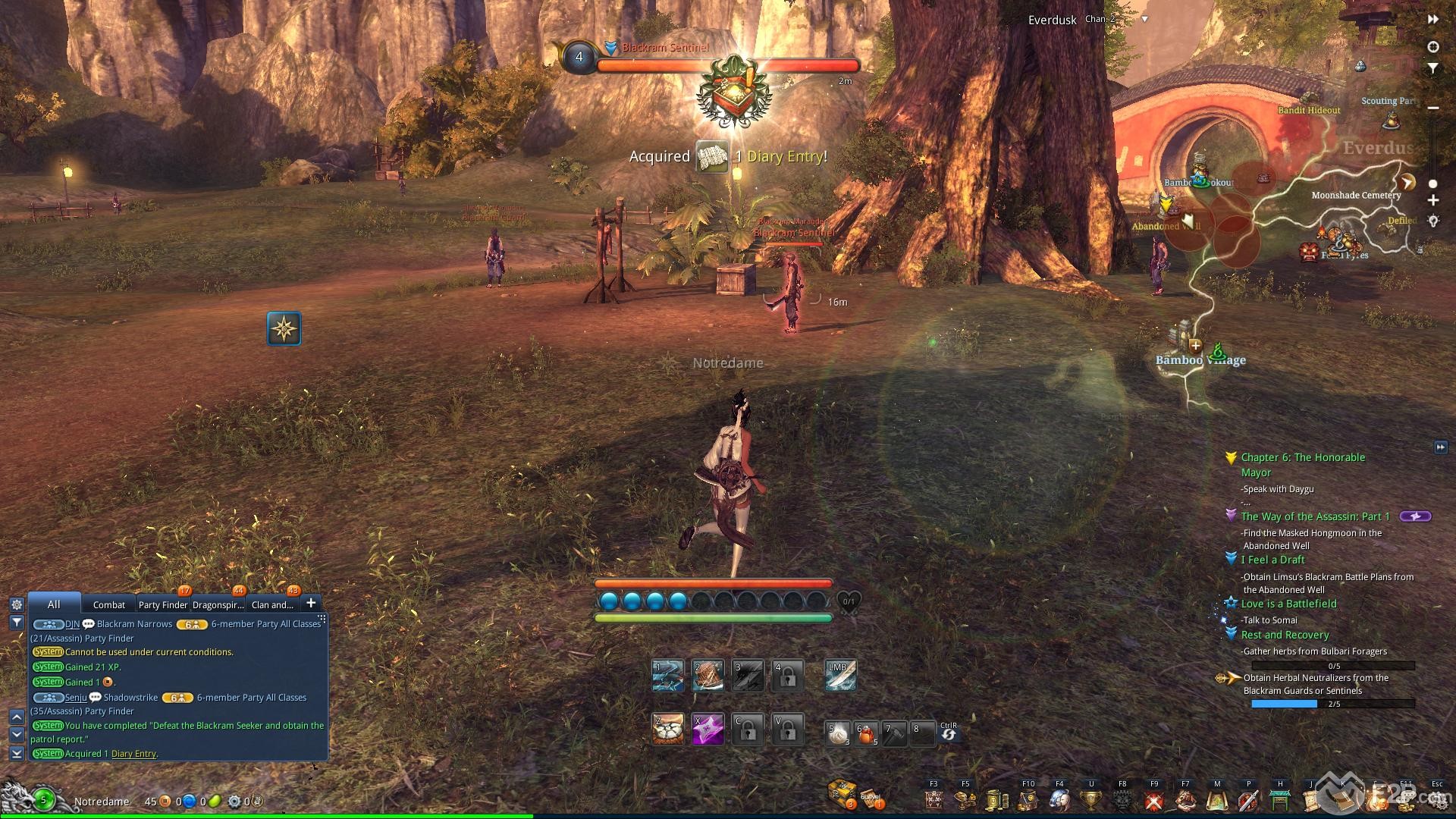Select the Love is a Battlefield quest
The width and height of the screenshot is (1456, 819).
1288,604
